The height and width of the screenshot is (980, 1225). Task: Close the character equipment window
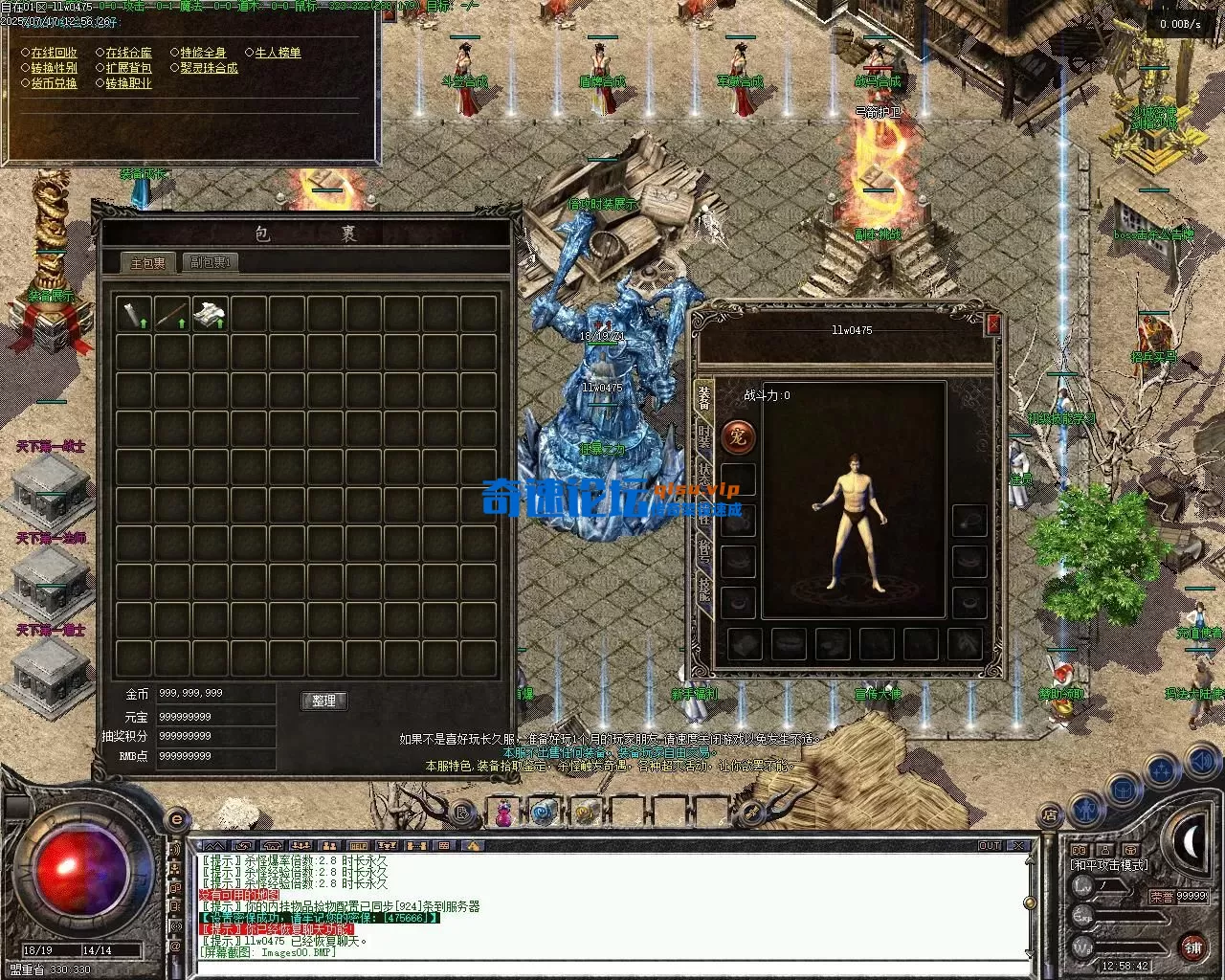tap(993, 324)
